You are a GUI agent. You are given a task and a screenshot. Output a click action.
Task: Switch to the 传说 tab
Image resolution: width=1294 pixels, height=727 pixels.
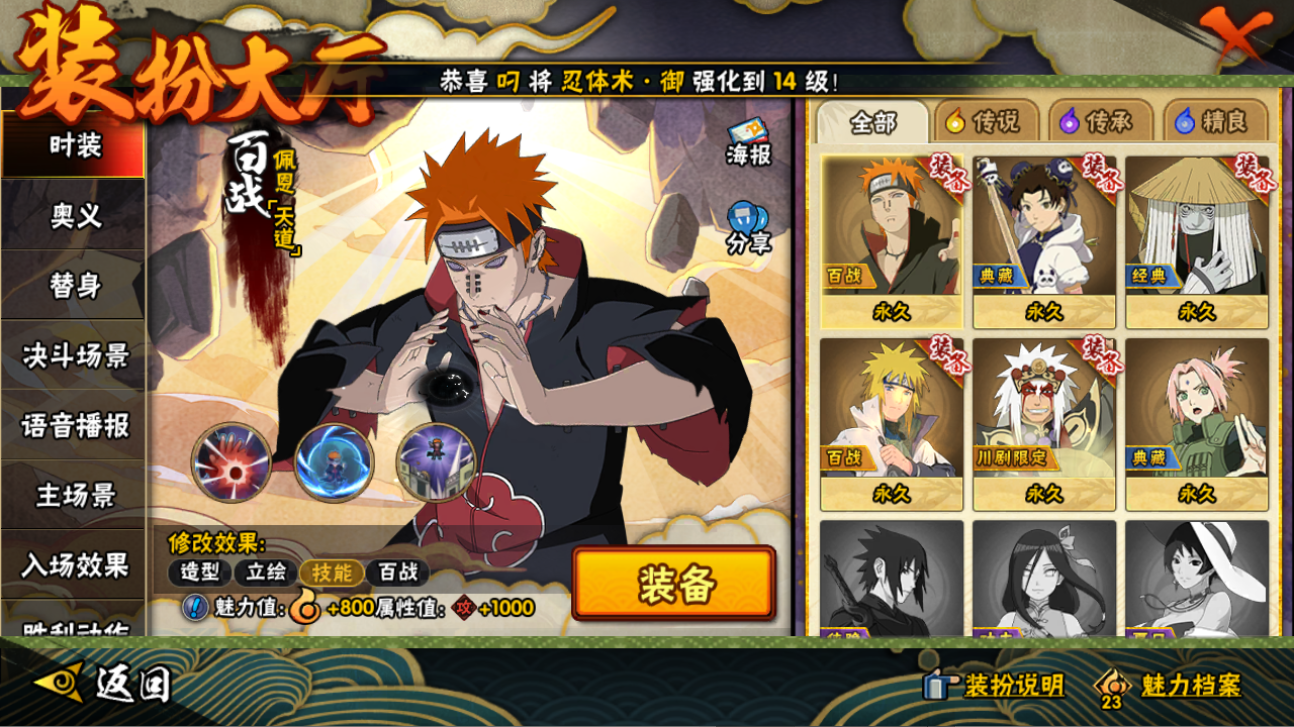[985, 122]
